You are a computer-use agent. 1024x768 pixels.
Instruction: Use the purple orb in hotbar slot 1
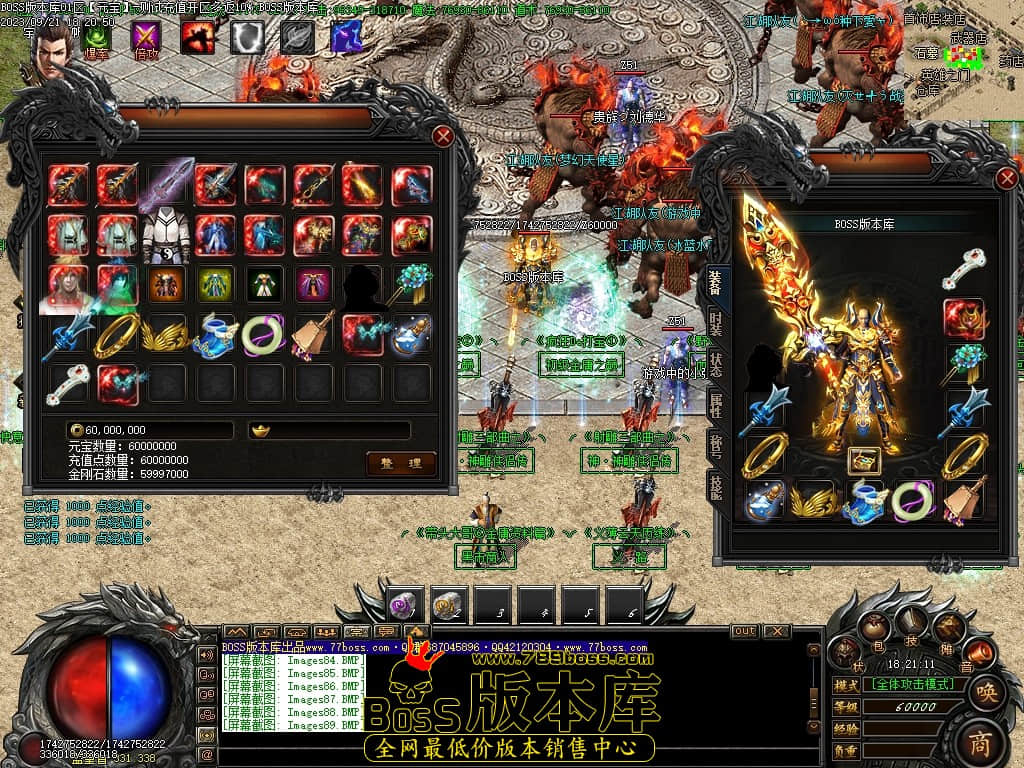406,604
